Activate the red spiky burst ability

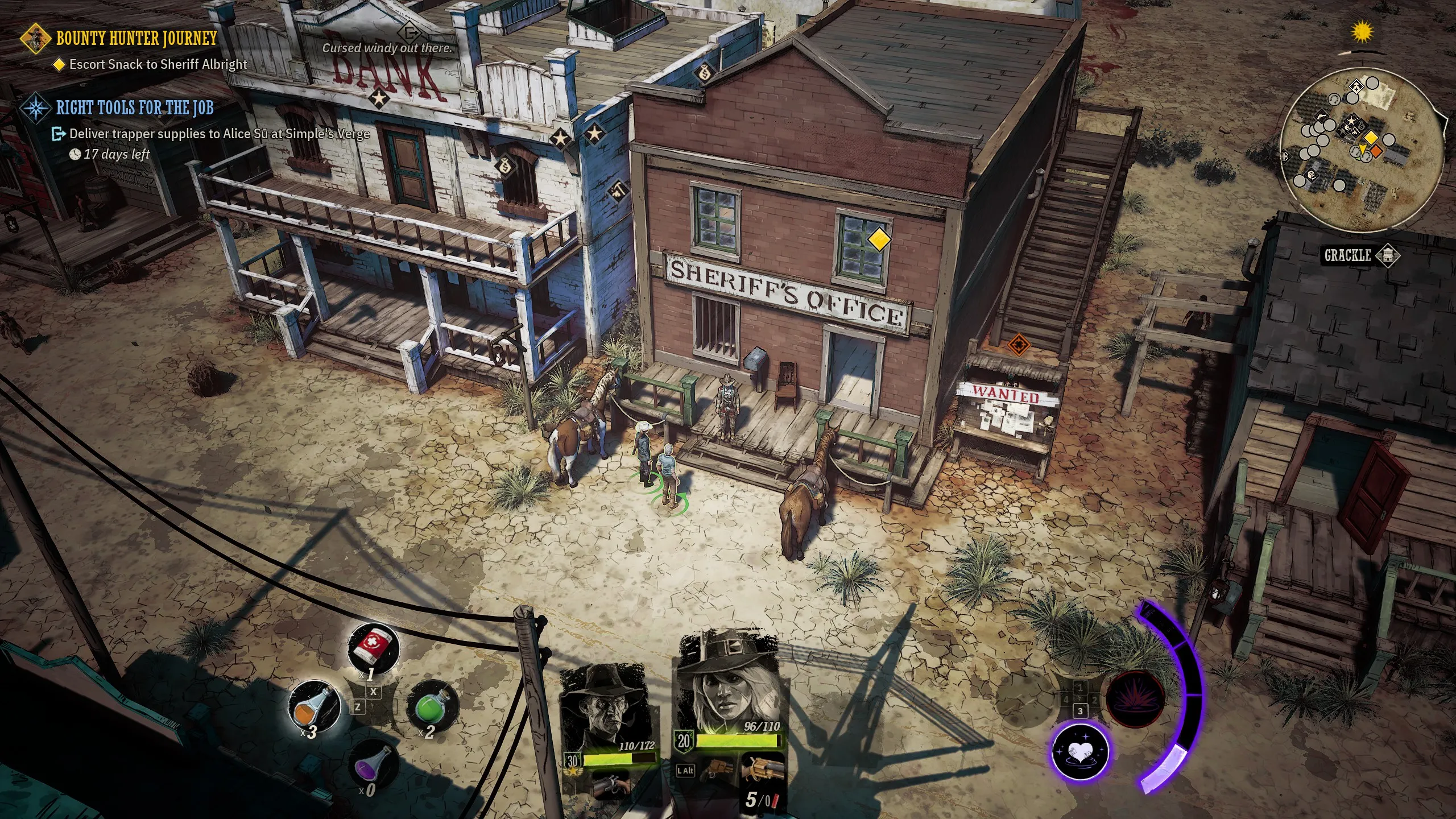pyautogui.click(x=1135, y=699)
